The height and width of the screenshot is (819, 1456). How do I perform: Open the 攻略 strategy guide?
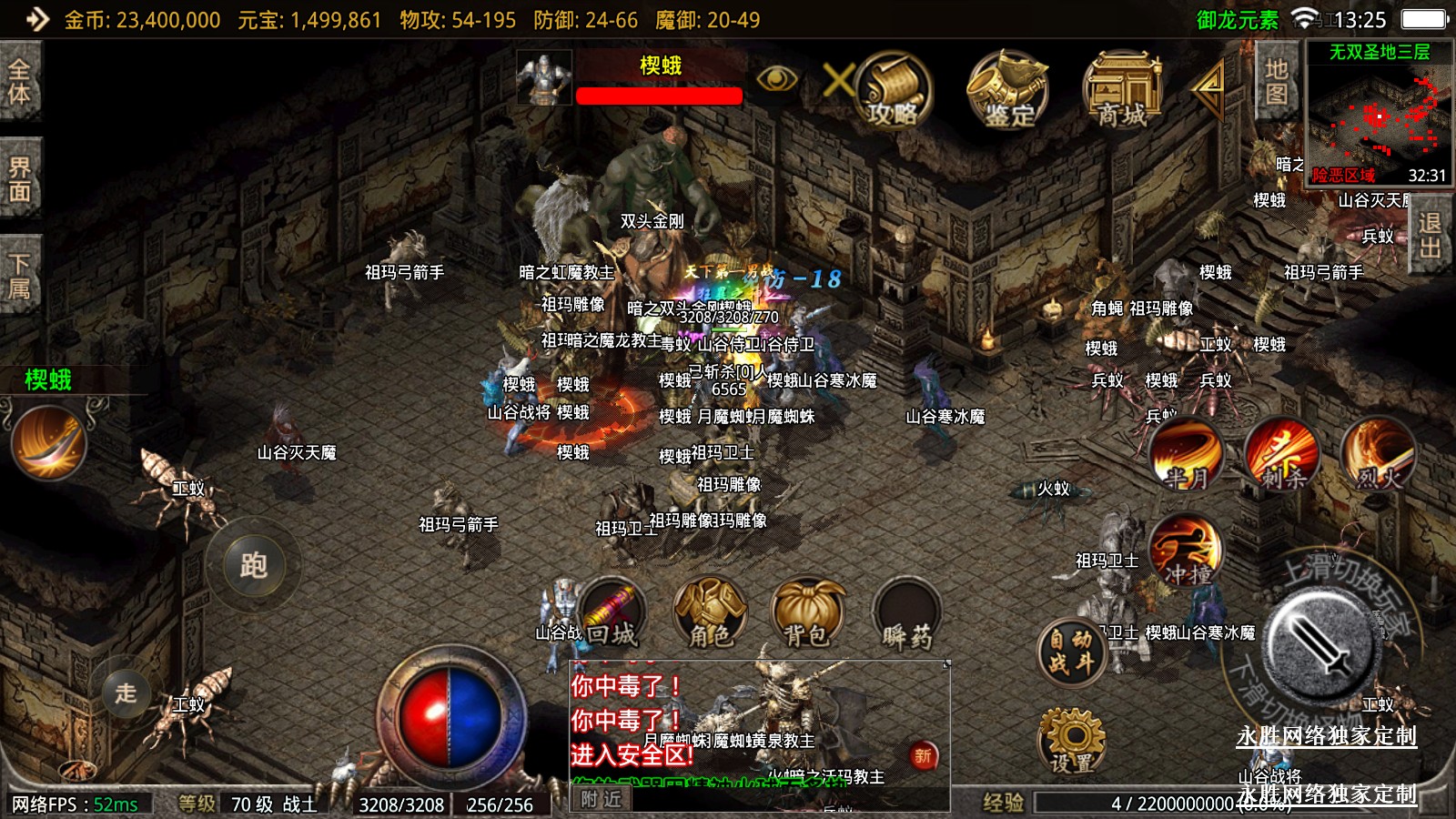893,90
